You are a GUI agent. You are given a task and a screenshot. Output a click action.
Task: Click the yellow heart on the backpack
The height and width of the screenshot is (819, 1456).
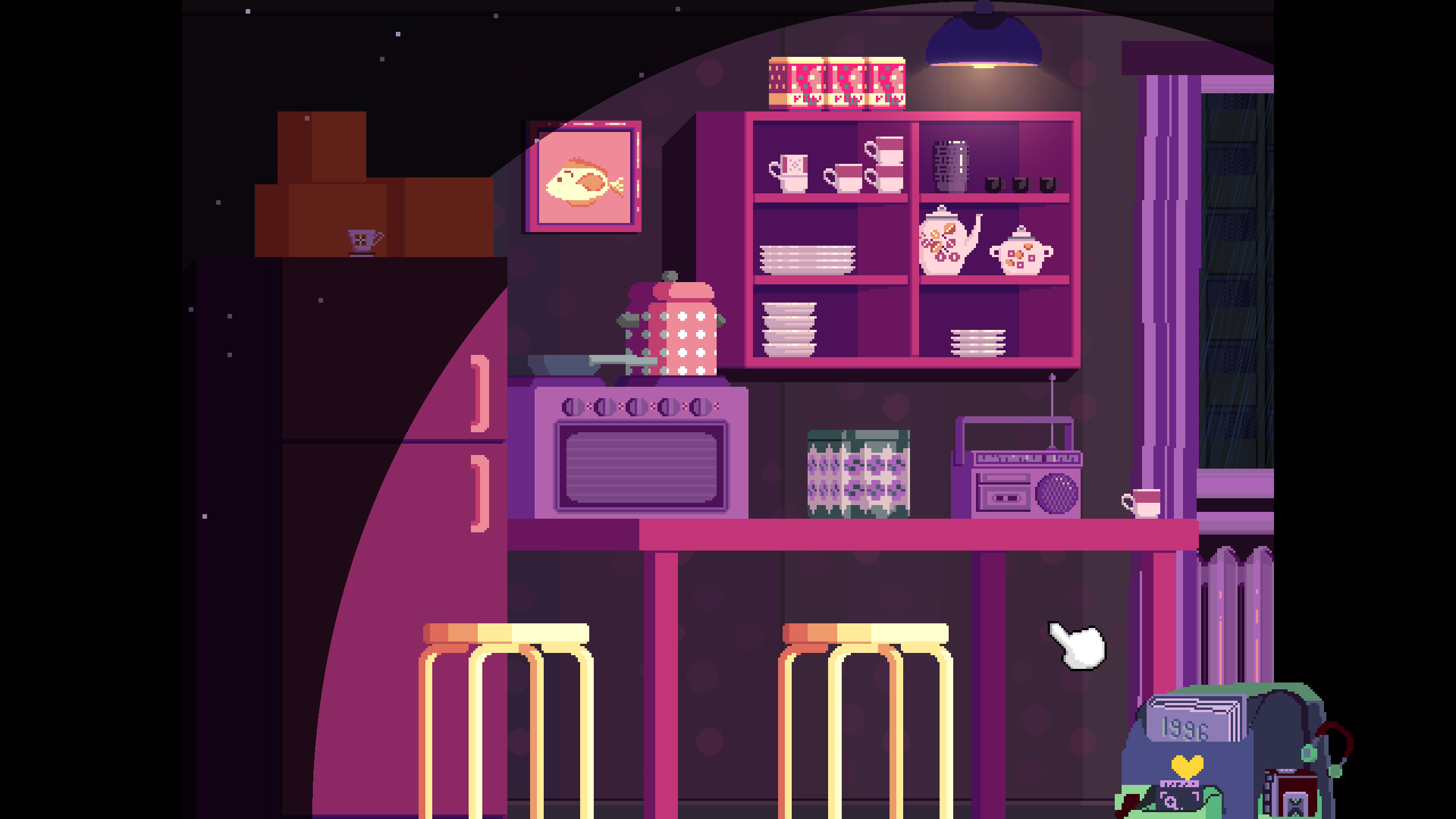(1187, 767)
